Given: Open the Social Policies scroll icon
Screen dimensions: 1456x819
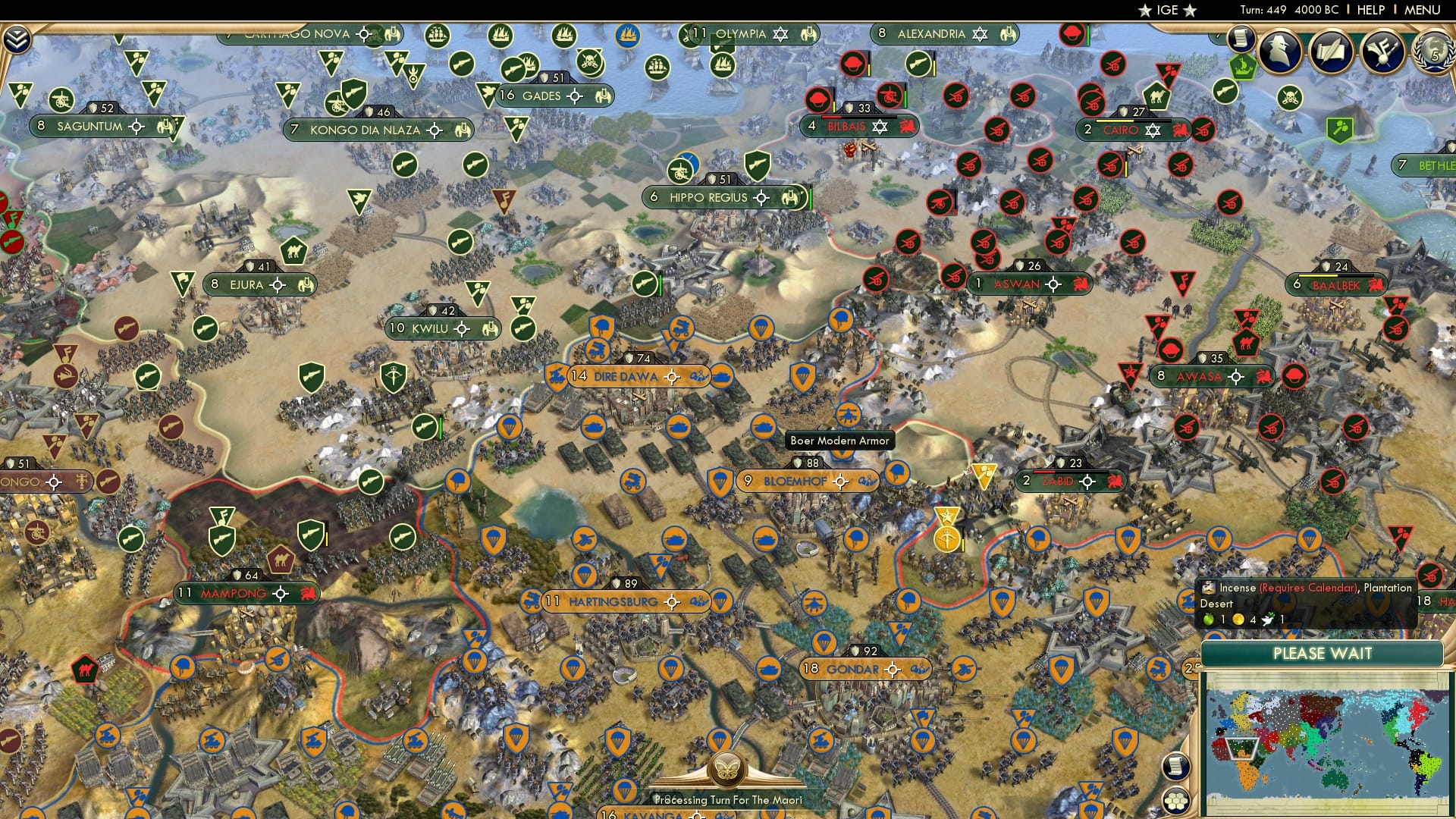Looking at the screenshot, I should click(x=1332, y=53).
